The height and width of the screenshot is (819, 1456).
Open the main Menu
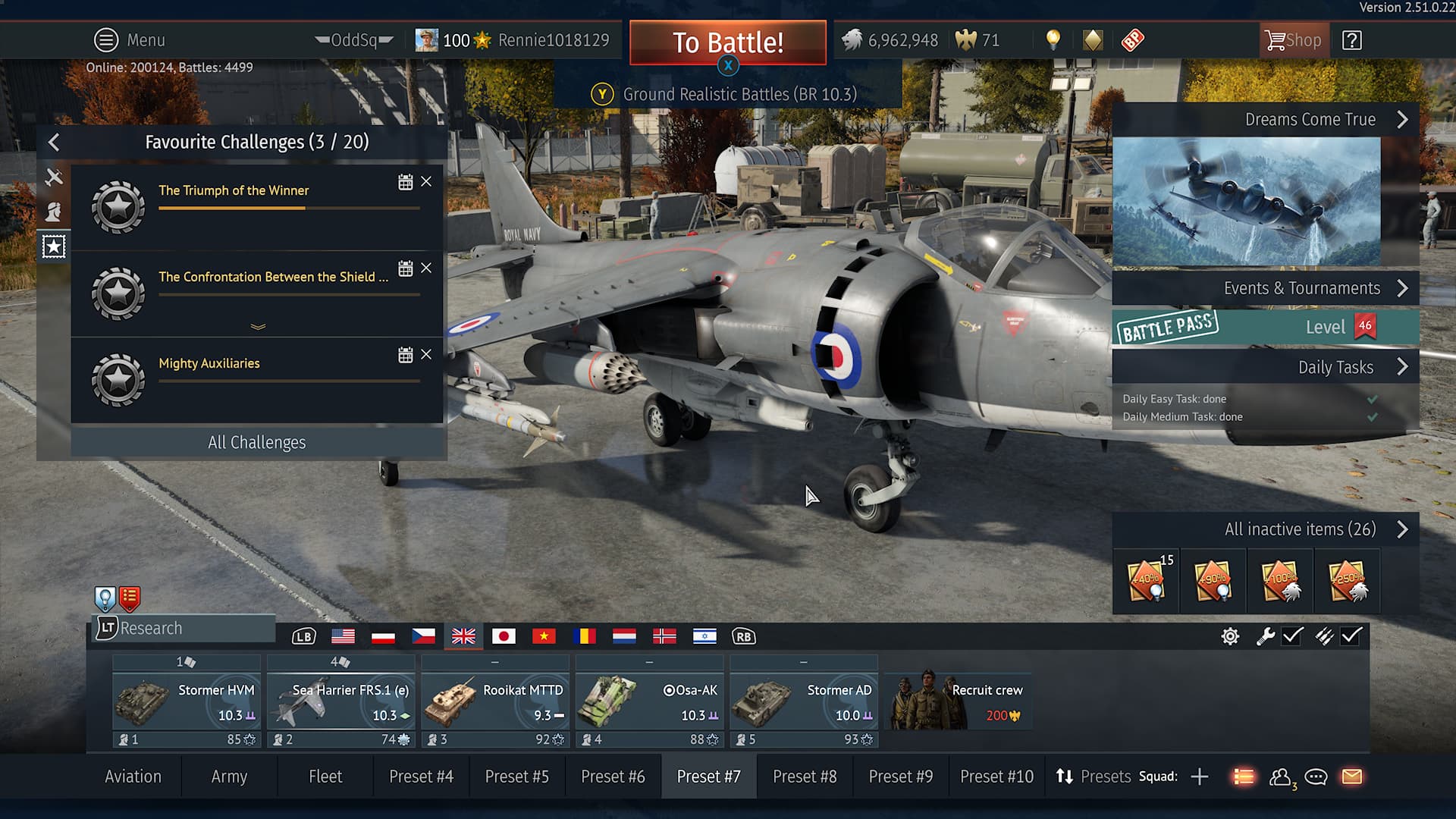coord(130,40)
